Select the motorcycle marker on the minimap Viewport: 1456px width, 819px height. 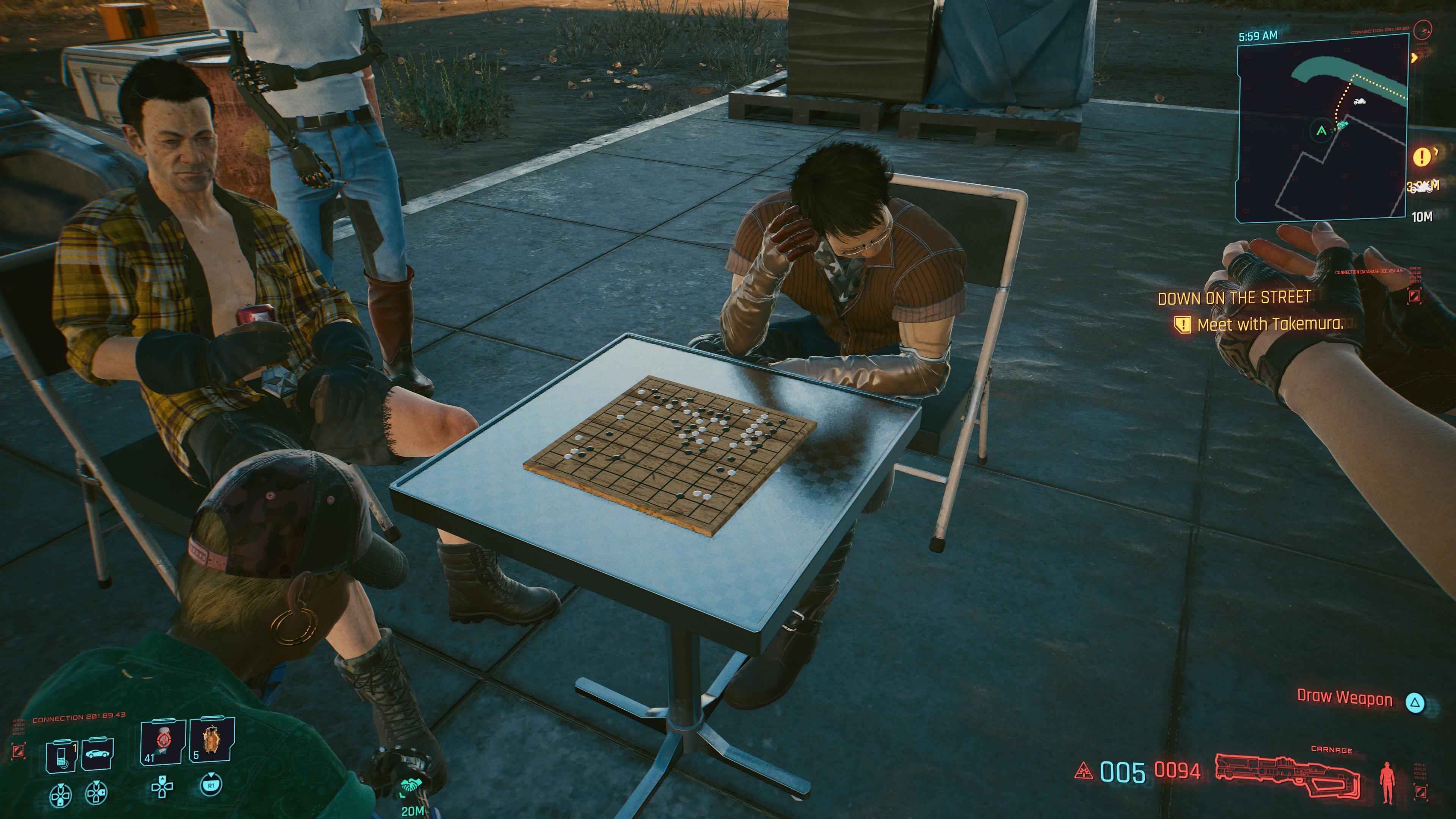pyautogui.click(x=1359, y=101)
